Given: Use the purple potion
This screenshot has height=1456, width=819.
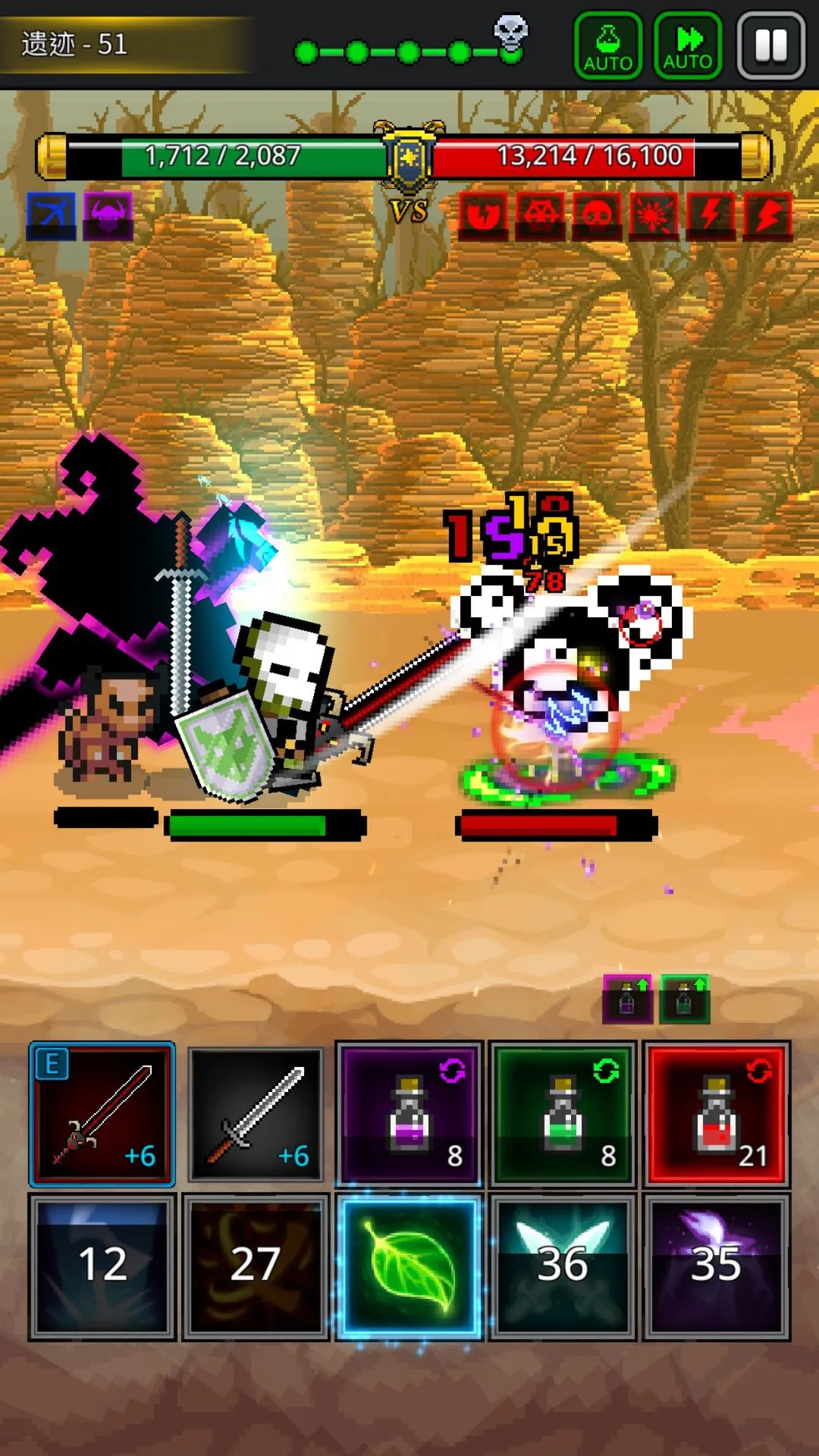Looking at the screenshot, I should click(x=409, y=1114).
